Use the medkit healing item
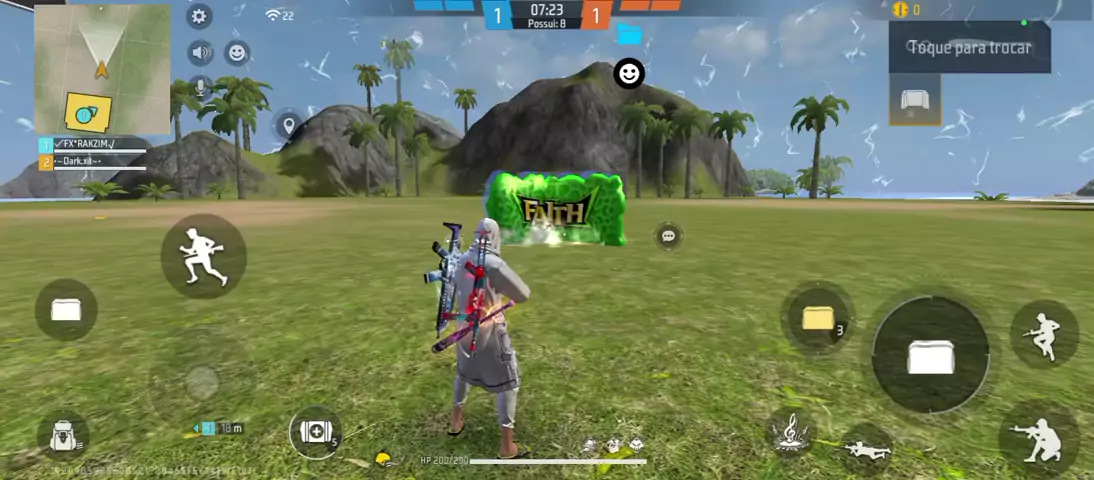The width and height of the screenshot is (1094, 480). (315, 432)
